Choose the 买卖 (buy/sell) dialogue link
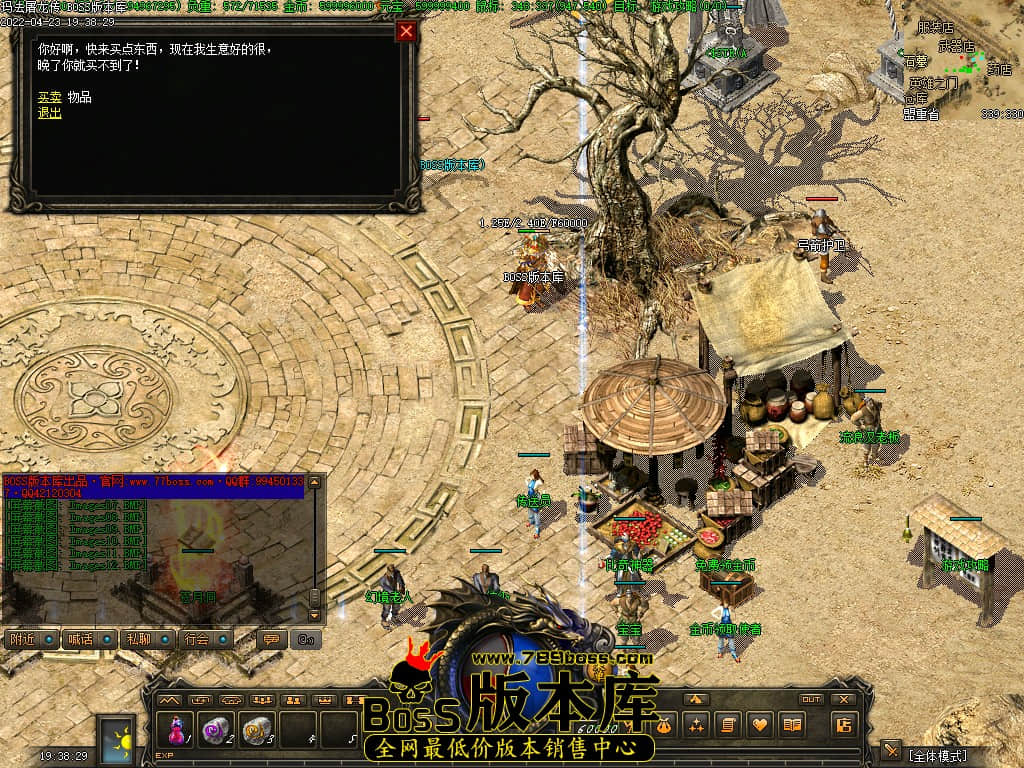This screenshot has height=768, width=1024. [49, 97]
